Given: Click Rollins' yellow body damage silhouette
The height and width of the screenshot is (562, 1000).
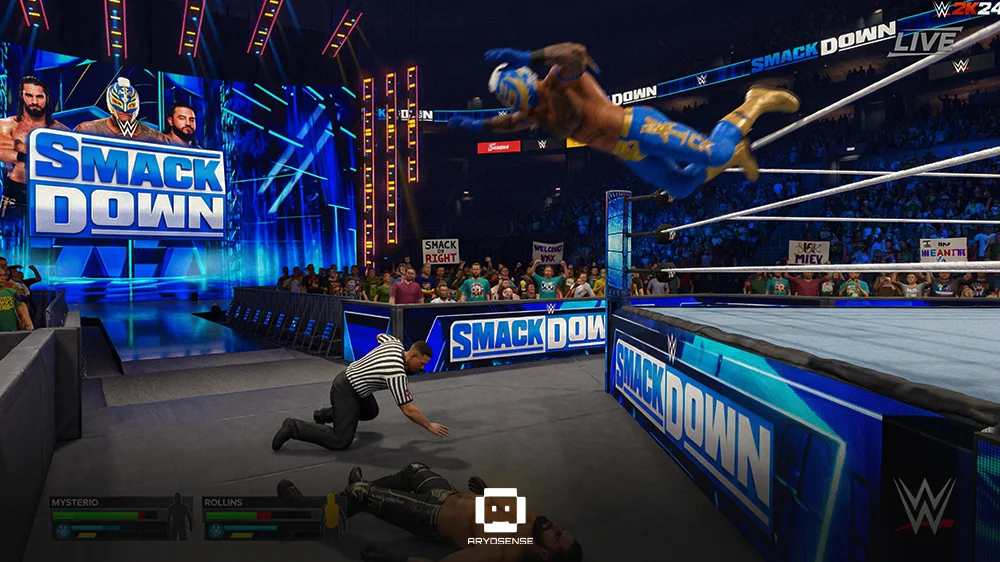Looking at the screenshot, I should (x=331, y=516).
